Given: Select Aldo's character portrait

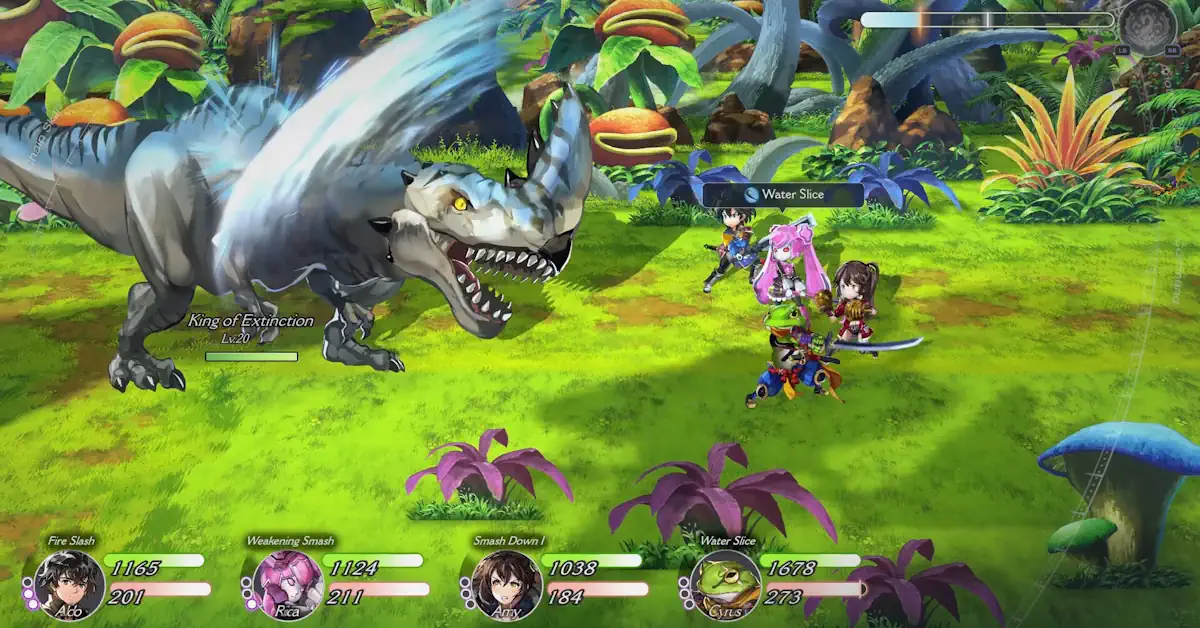Looking at the screenshot, I should coord(69,584).
